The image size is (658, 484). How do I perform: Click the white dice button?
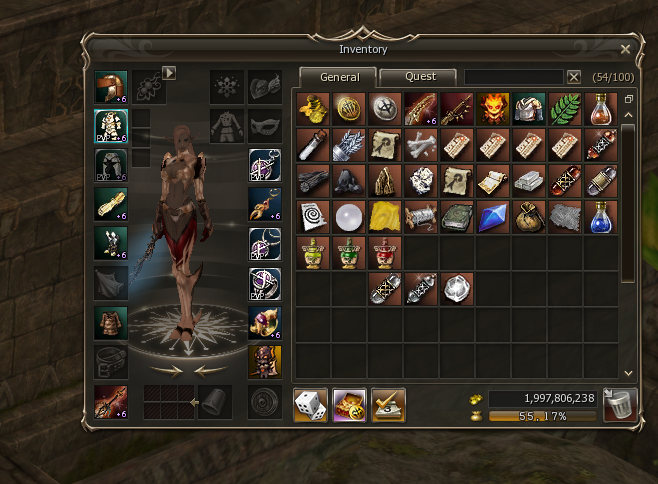click(x=310, y=405)
